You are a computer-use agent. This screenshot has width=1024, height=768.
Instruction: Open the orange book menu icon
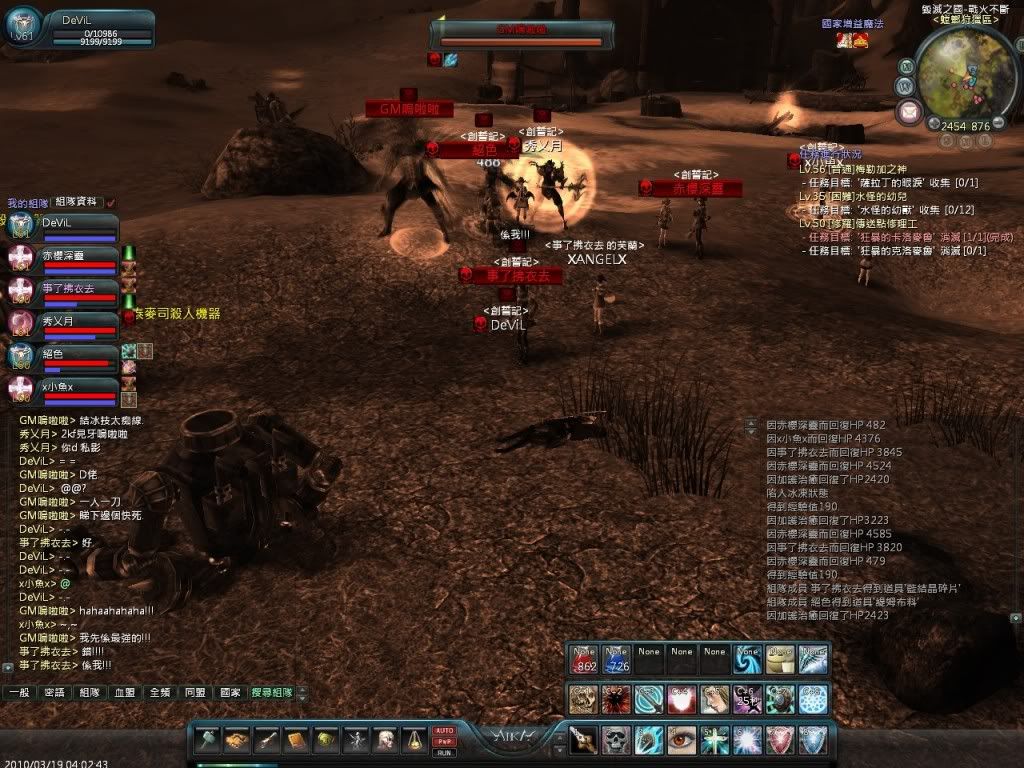[x=297, y=741]
